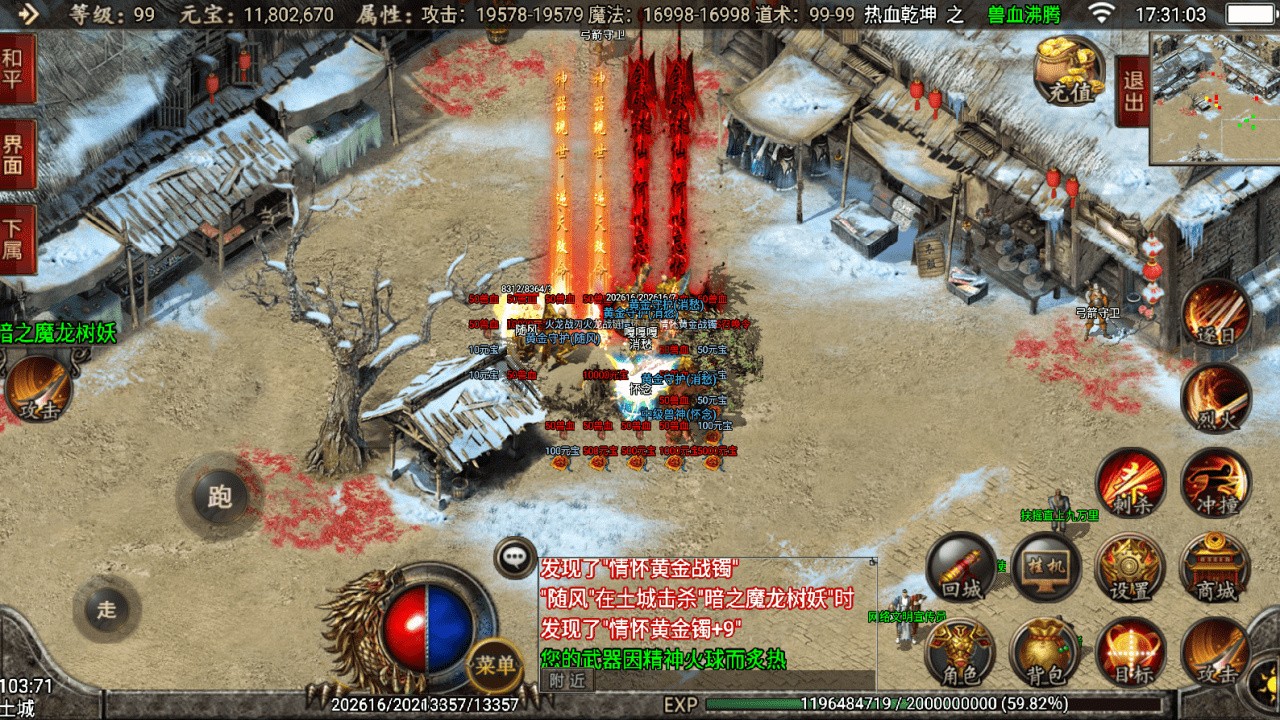Switch to the 附近 nearby chat tab

565,680
